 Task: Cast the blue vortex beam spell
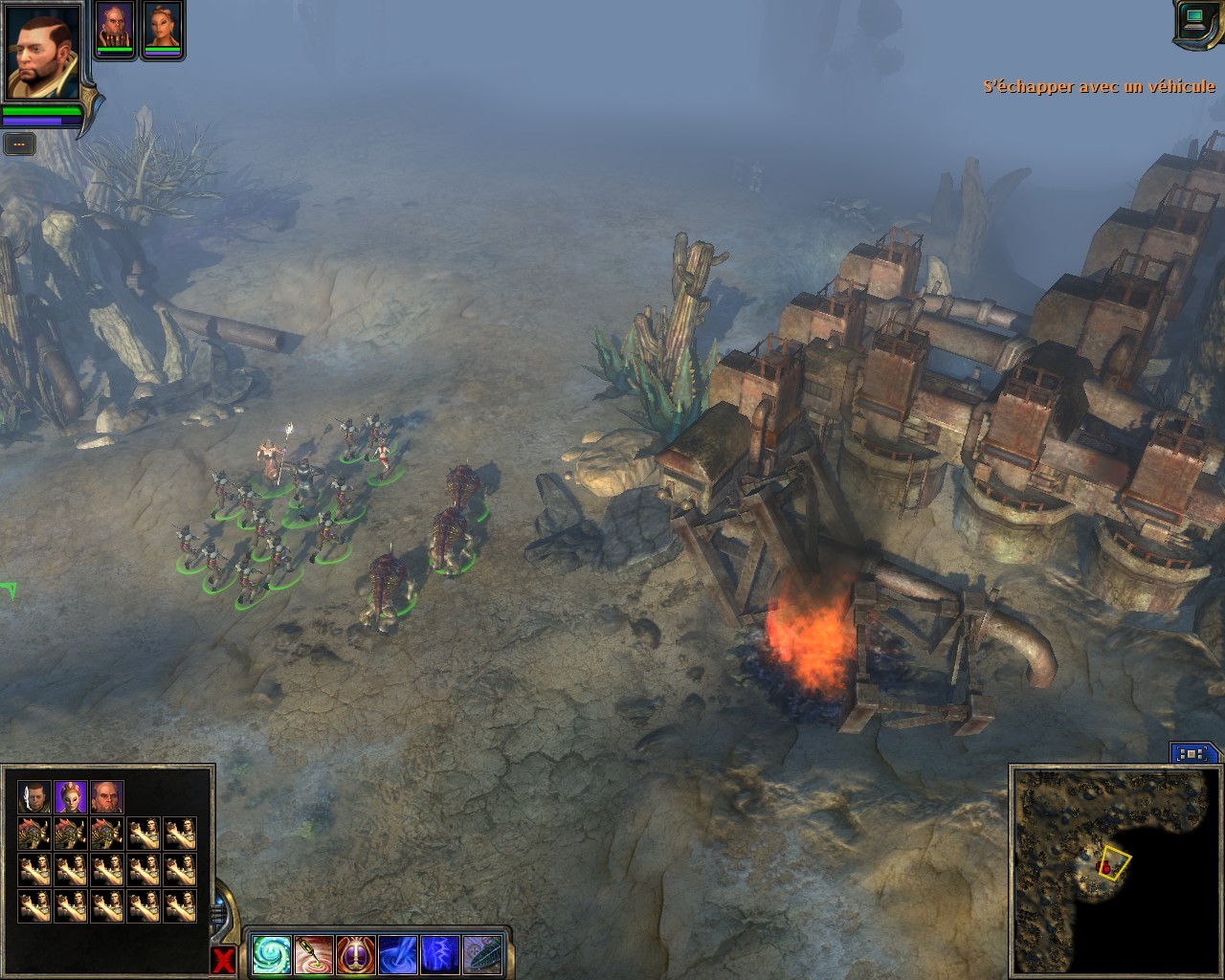398,955
